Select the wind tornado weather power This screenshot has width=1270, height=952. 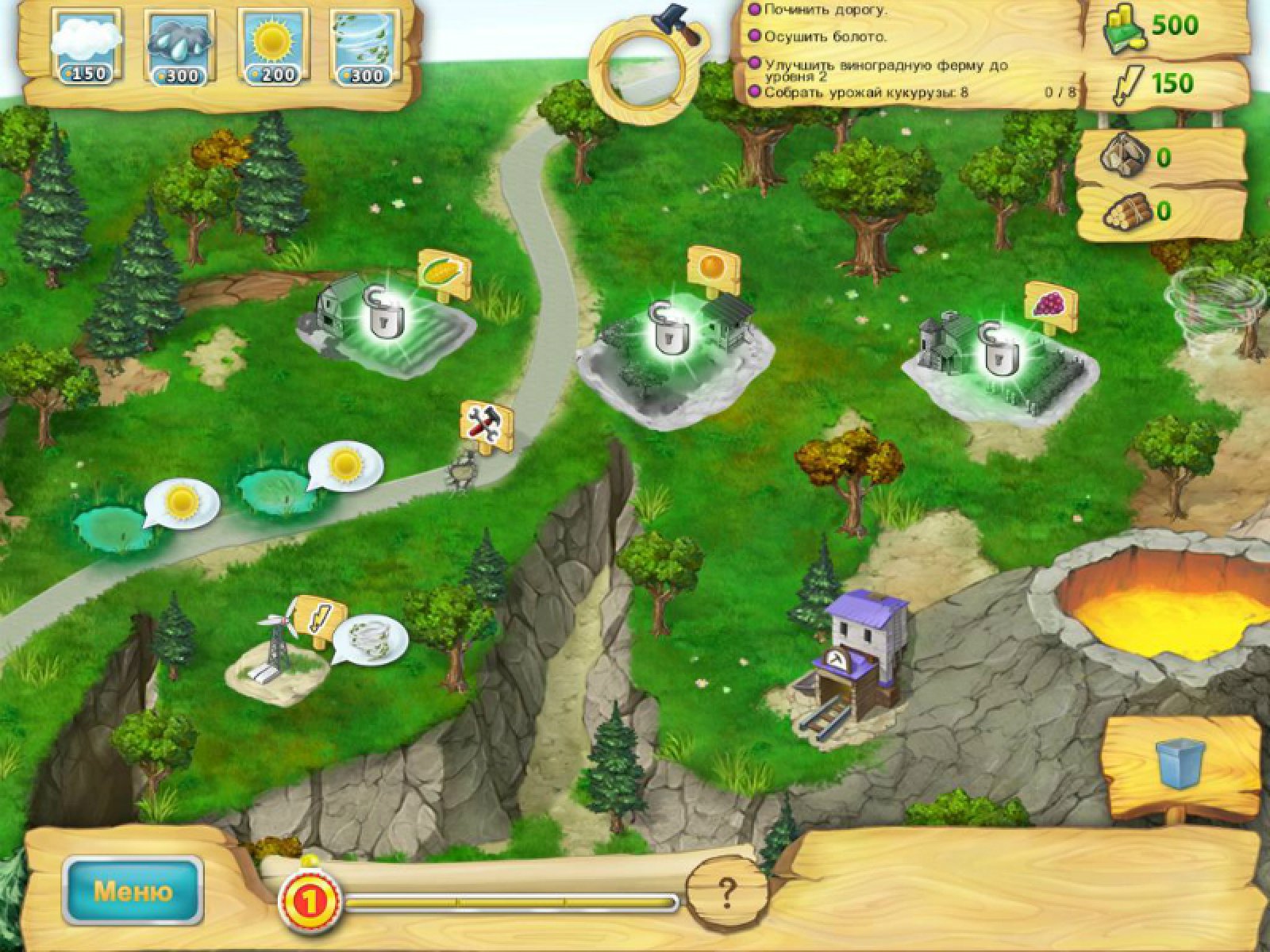coord(365,46)
